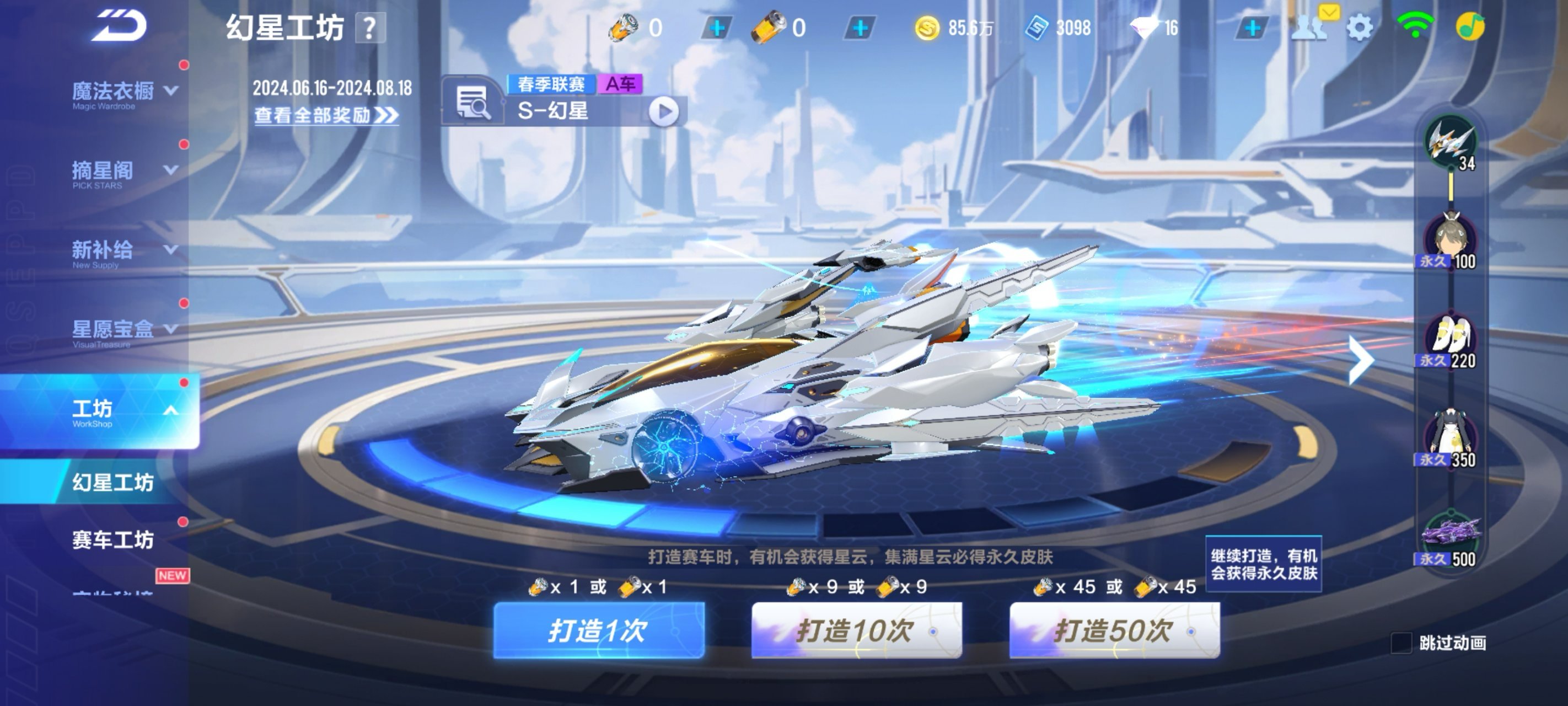Screen dimensions: 1568x706
Task: Switch to the 赛车工坊 tab
Action: [113, 539]
